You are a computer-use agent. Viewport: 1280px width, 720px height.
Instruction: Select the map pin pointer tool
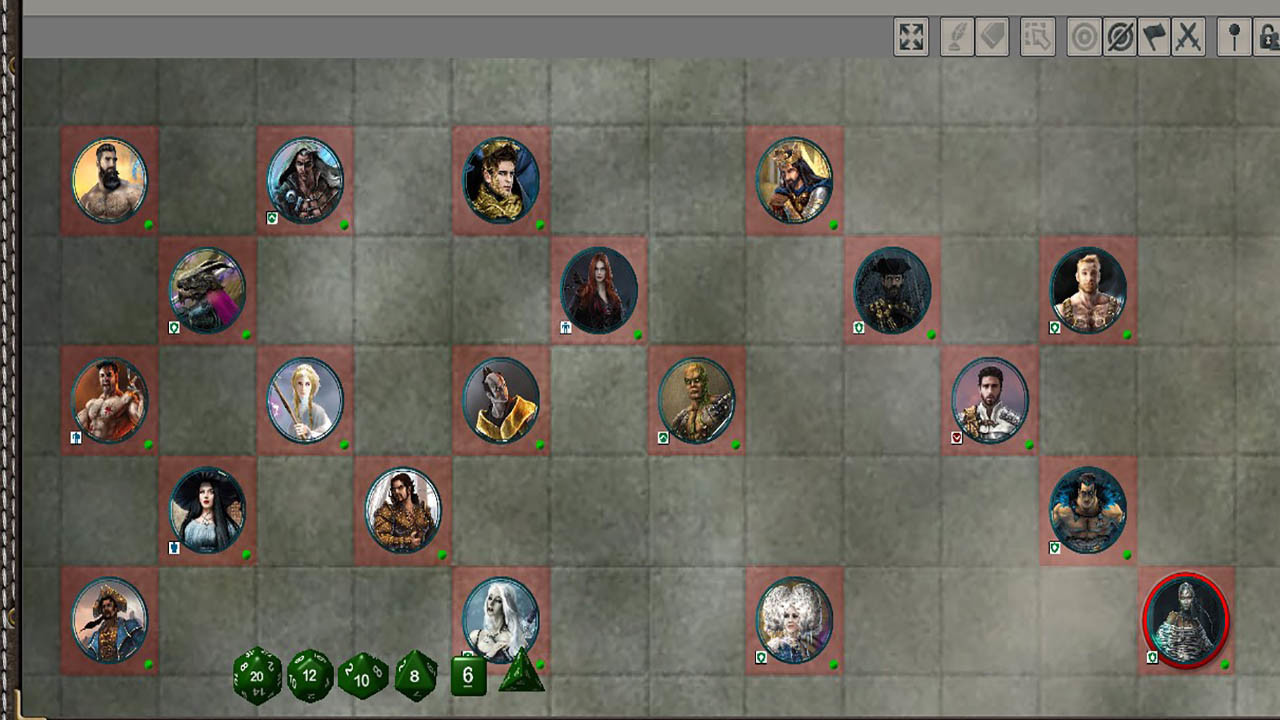pyautogui.click(x=1236, y=37)
